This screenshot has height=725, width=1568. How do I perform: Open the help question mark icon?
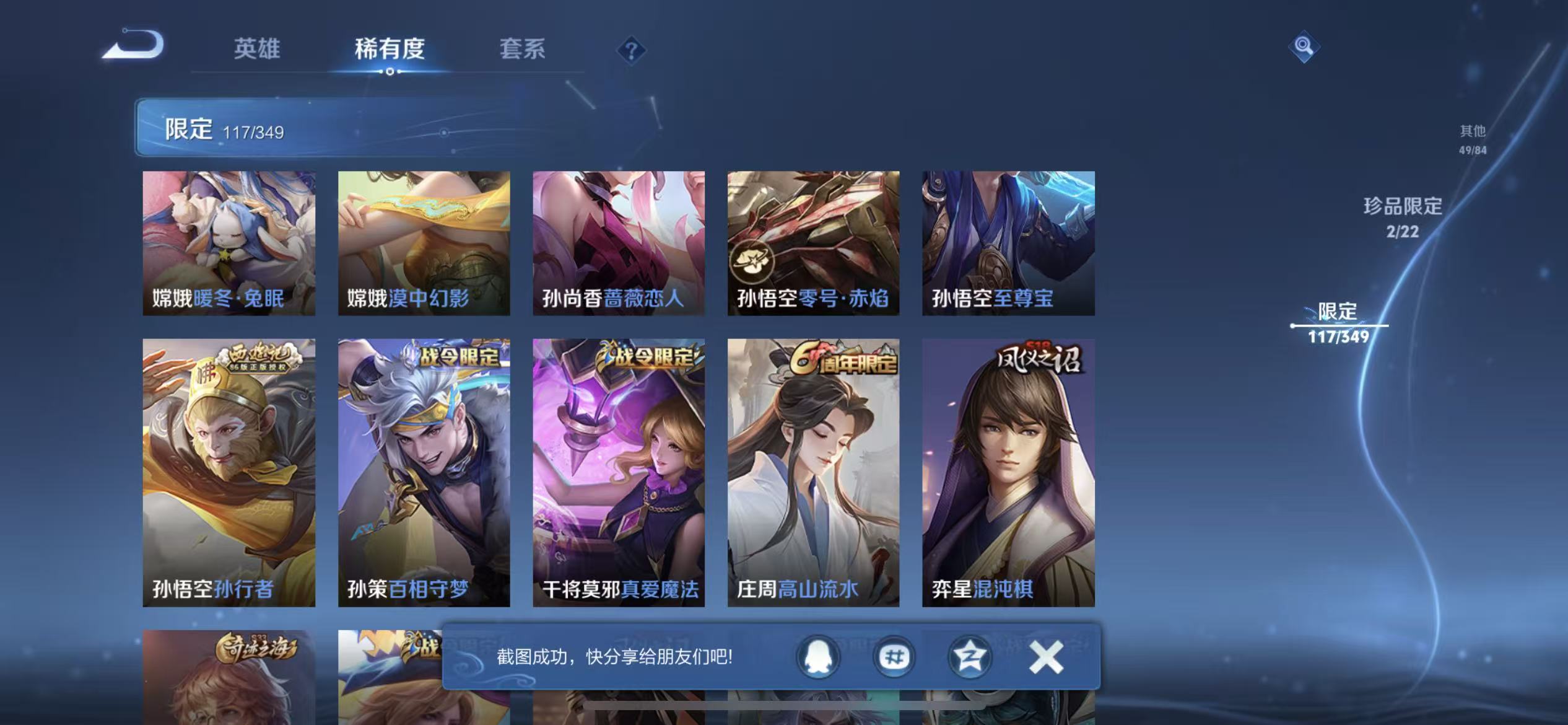631,48
